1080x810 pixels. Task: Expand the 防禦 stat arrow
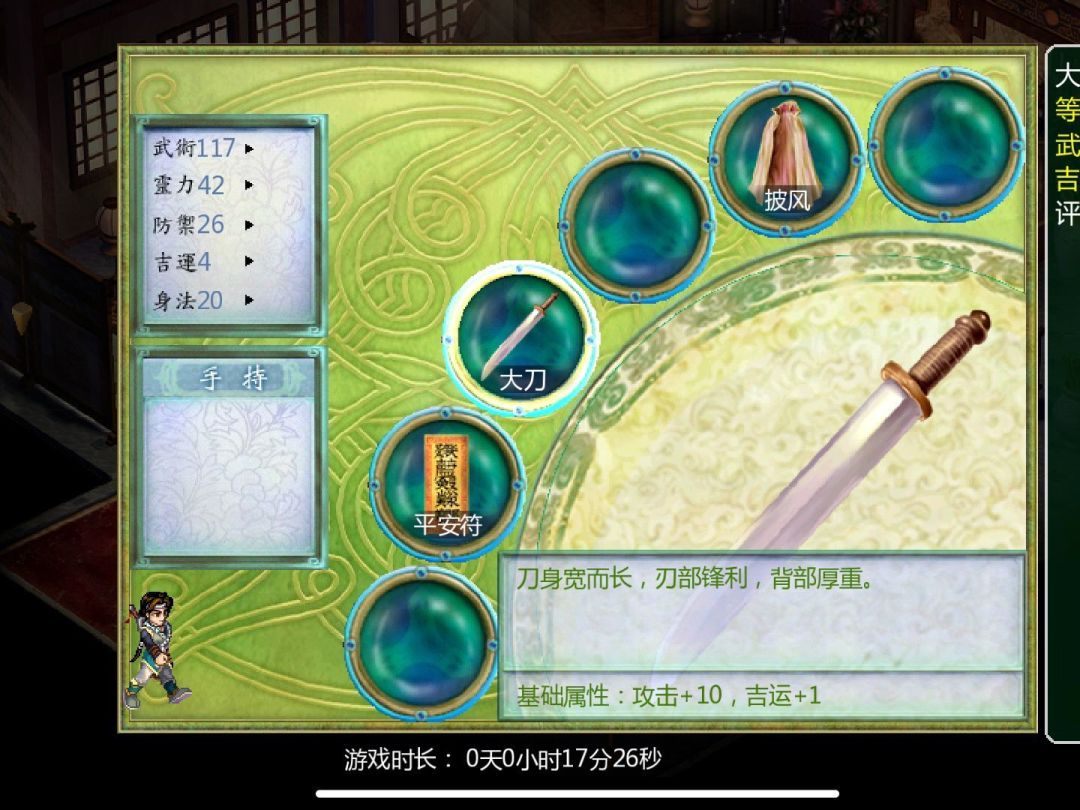coord(249,224)
